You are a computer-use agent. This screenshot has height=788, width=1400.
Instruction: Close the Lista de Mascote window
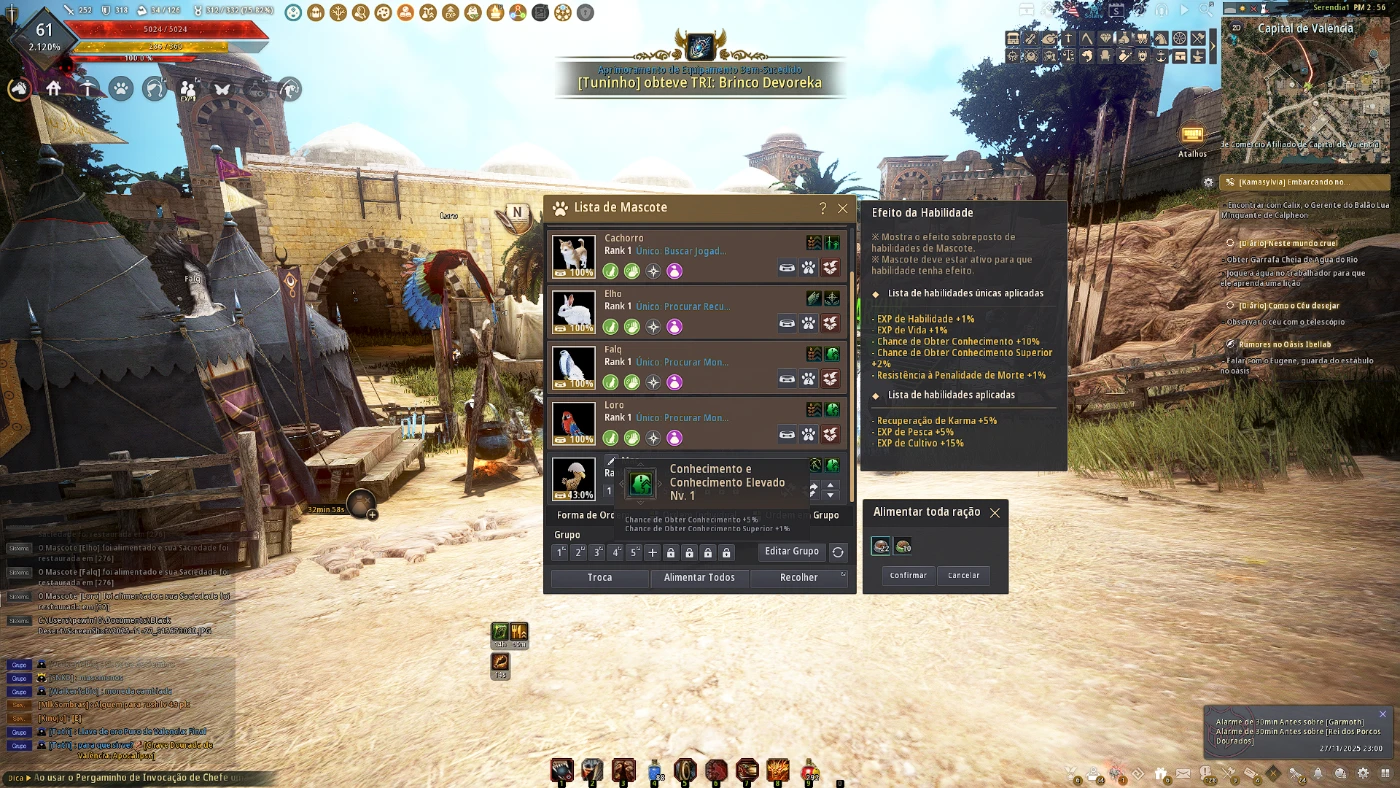click(x=843, y=208)
